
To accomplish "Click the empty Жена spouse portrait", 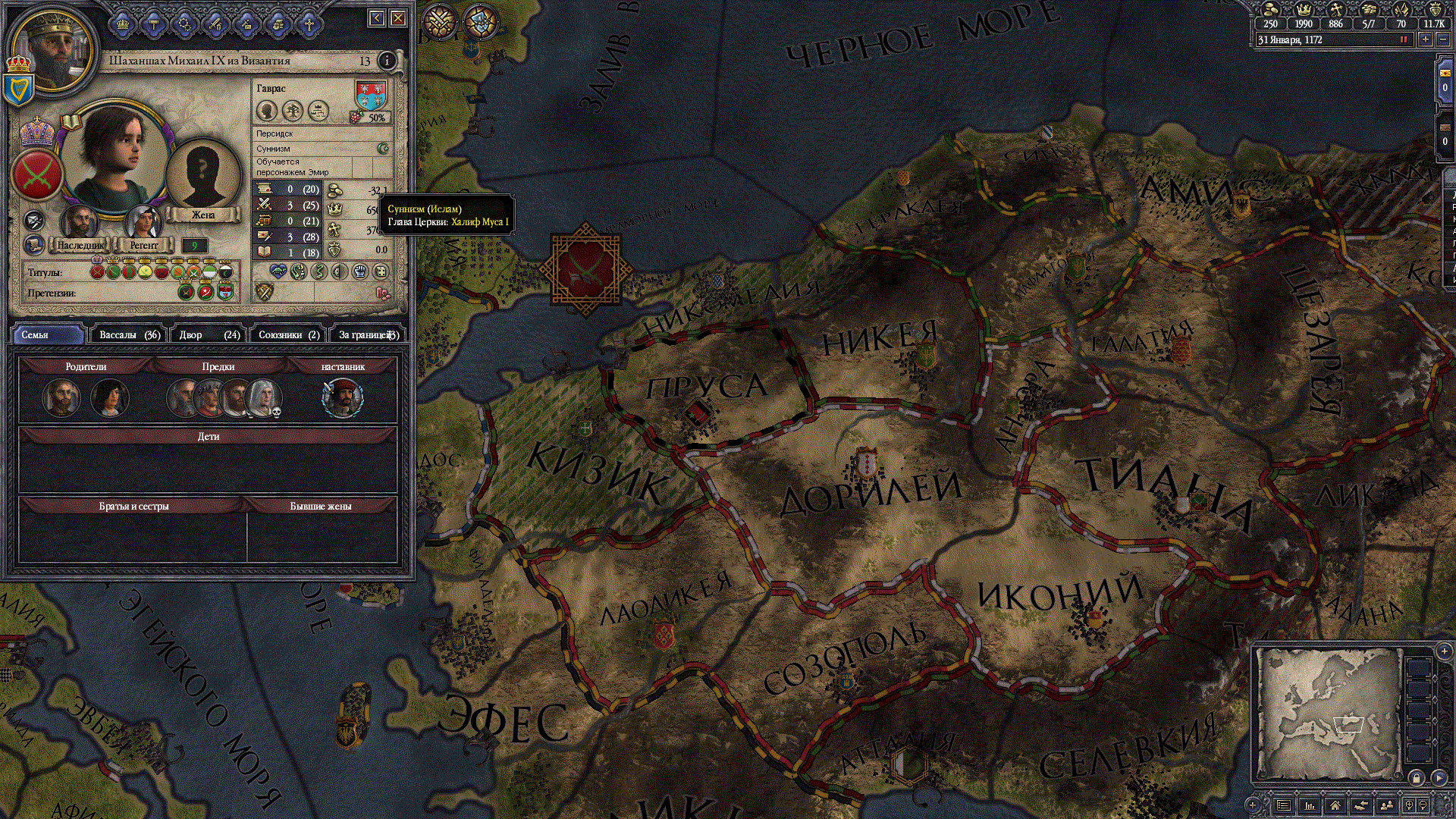I will [202, 173].
